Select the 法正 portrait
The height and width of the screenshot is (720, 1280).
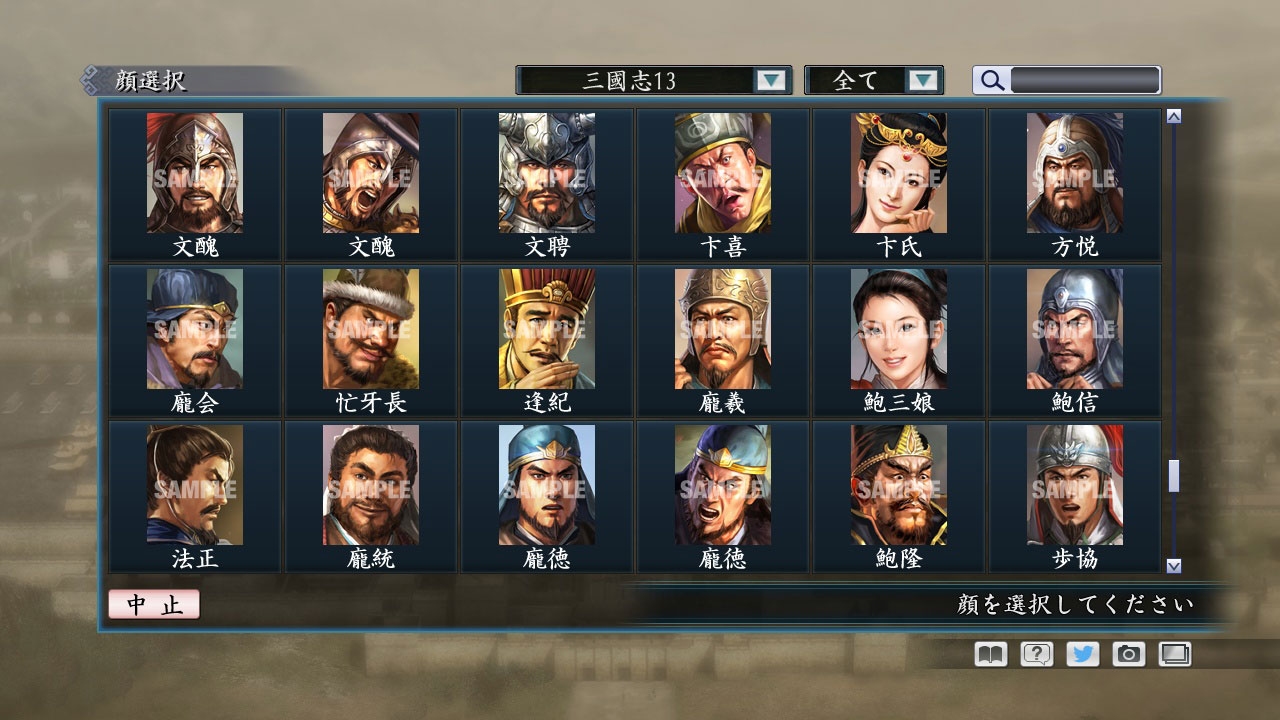pos(195,485)
